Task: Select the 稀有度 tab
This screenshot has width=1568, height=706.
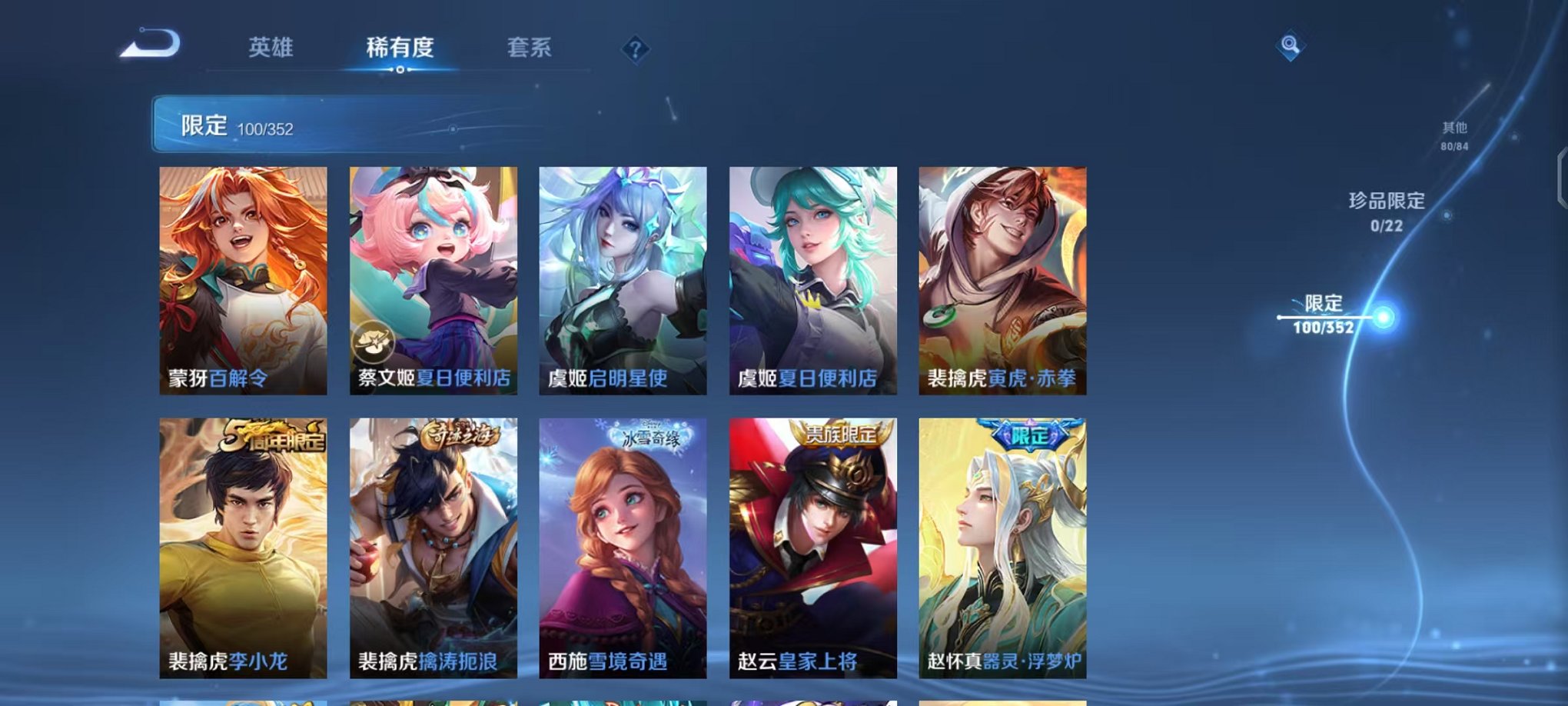Action: click(x=399, y=48)
